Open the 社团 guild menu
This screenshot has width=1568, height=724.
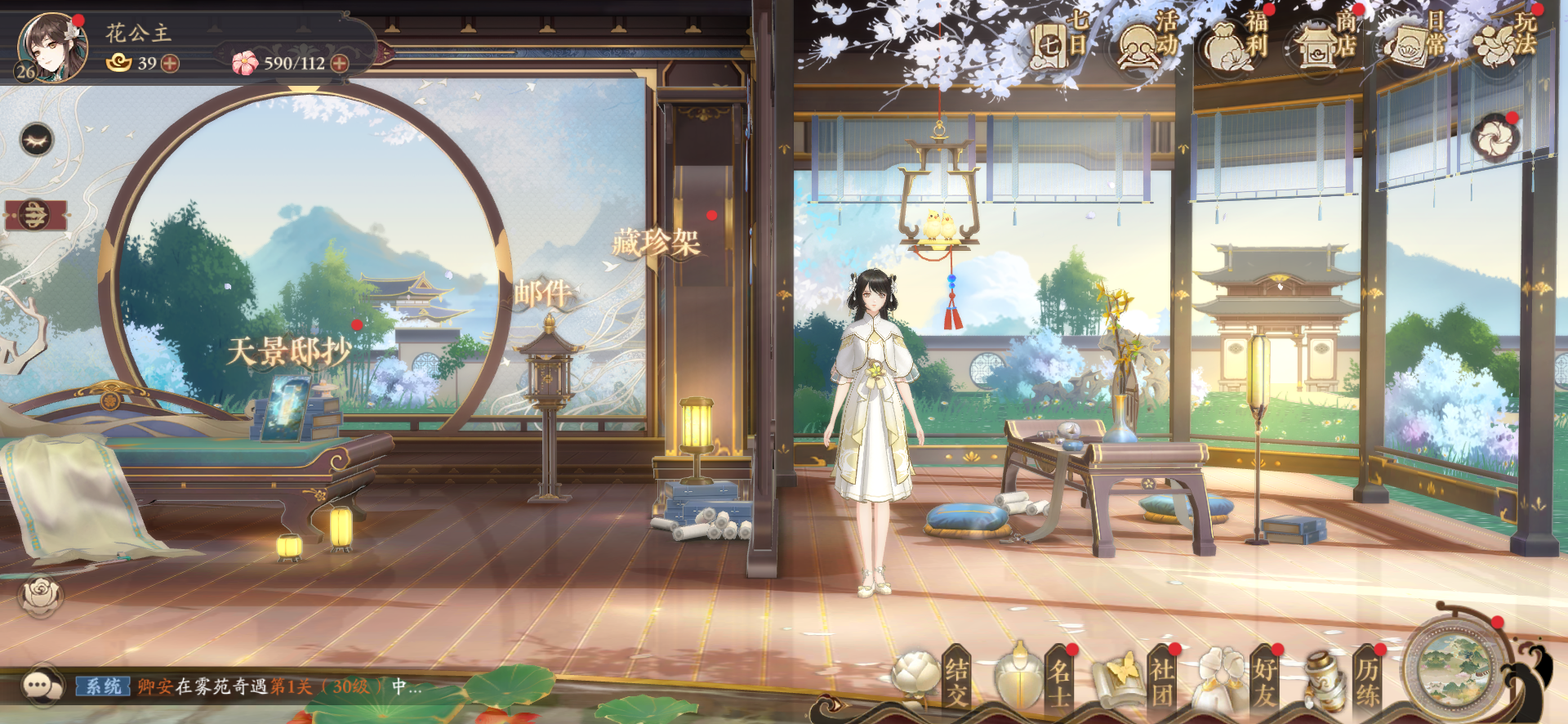(1138, 680)
